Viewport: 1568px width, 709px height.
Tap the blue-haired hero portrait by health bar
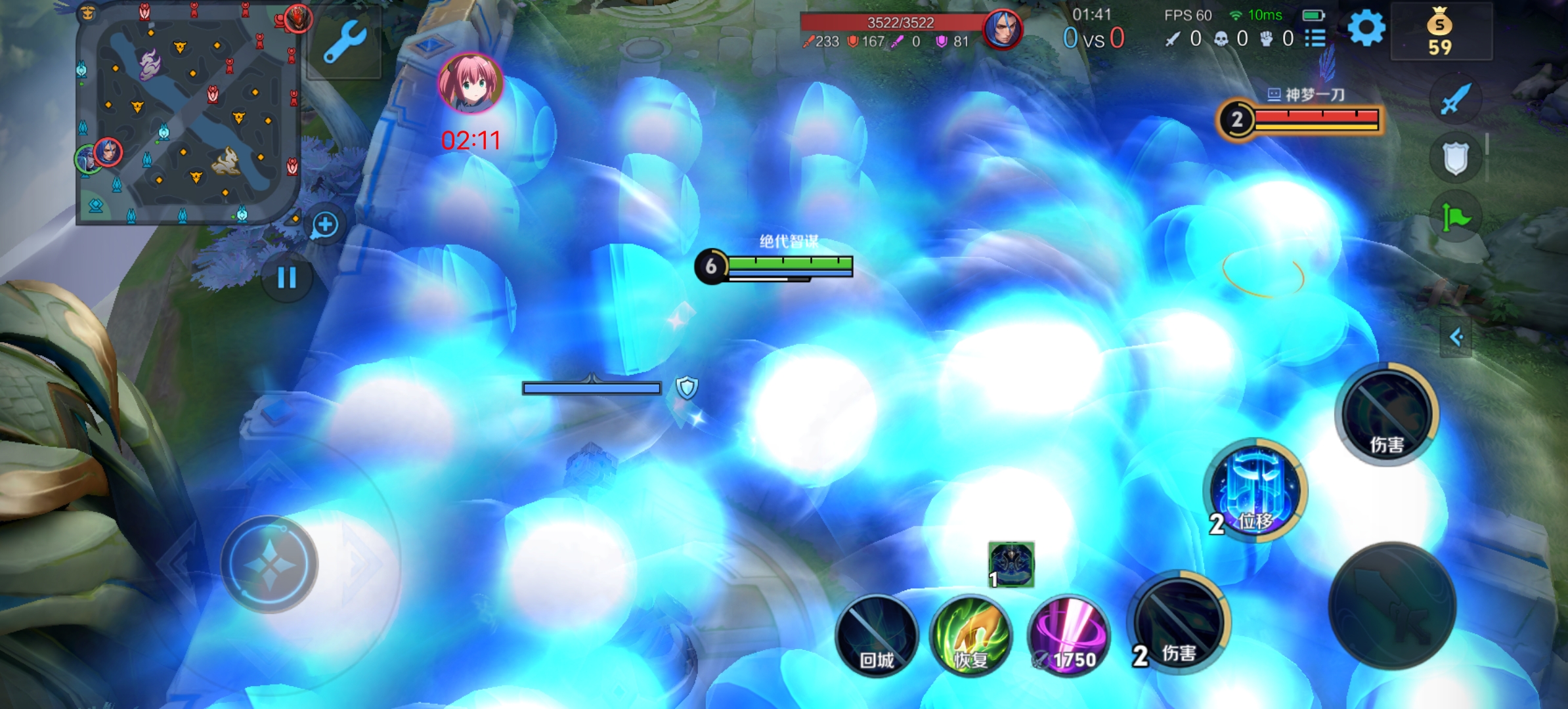[1002, 30]
